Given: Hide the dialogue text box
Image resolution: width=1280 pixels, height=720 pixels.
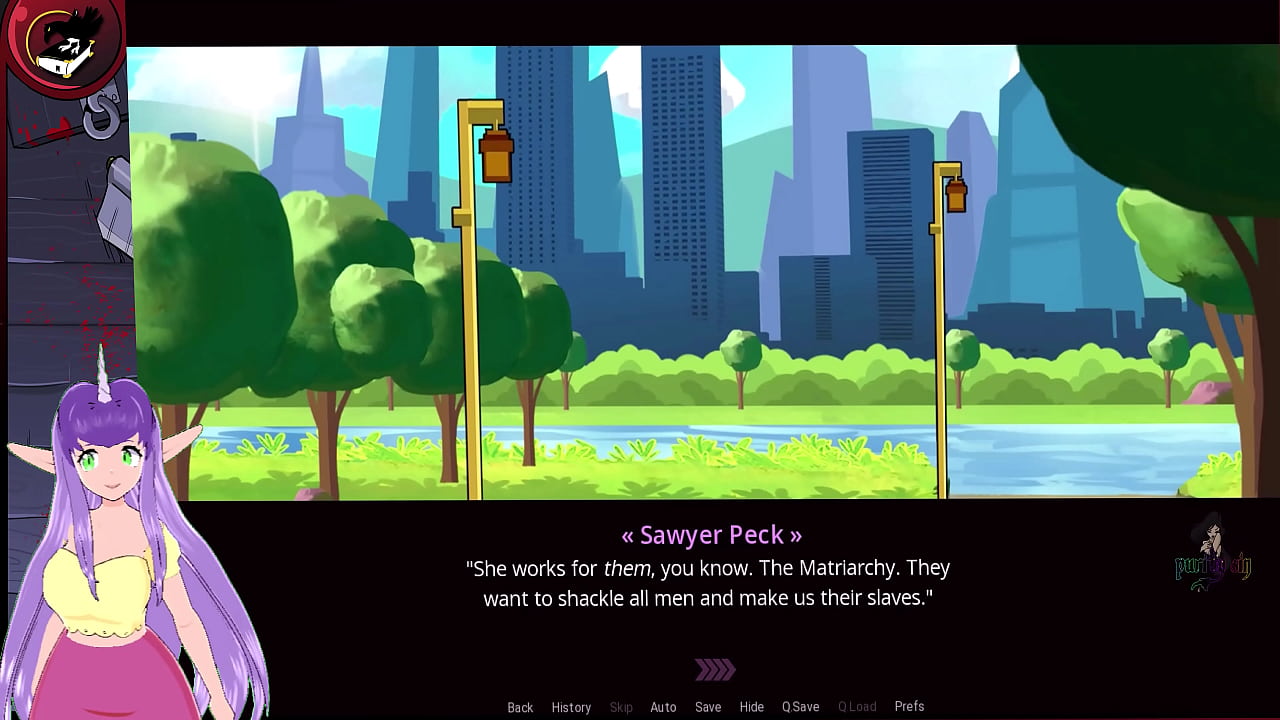Looking at the screenshot, I should (751, 707).
